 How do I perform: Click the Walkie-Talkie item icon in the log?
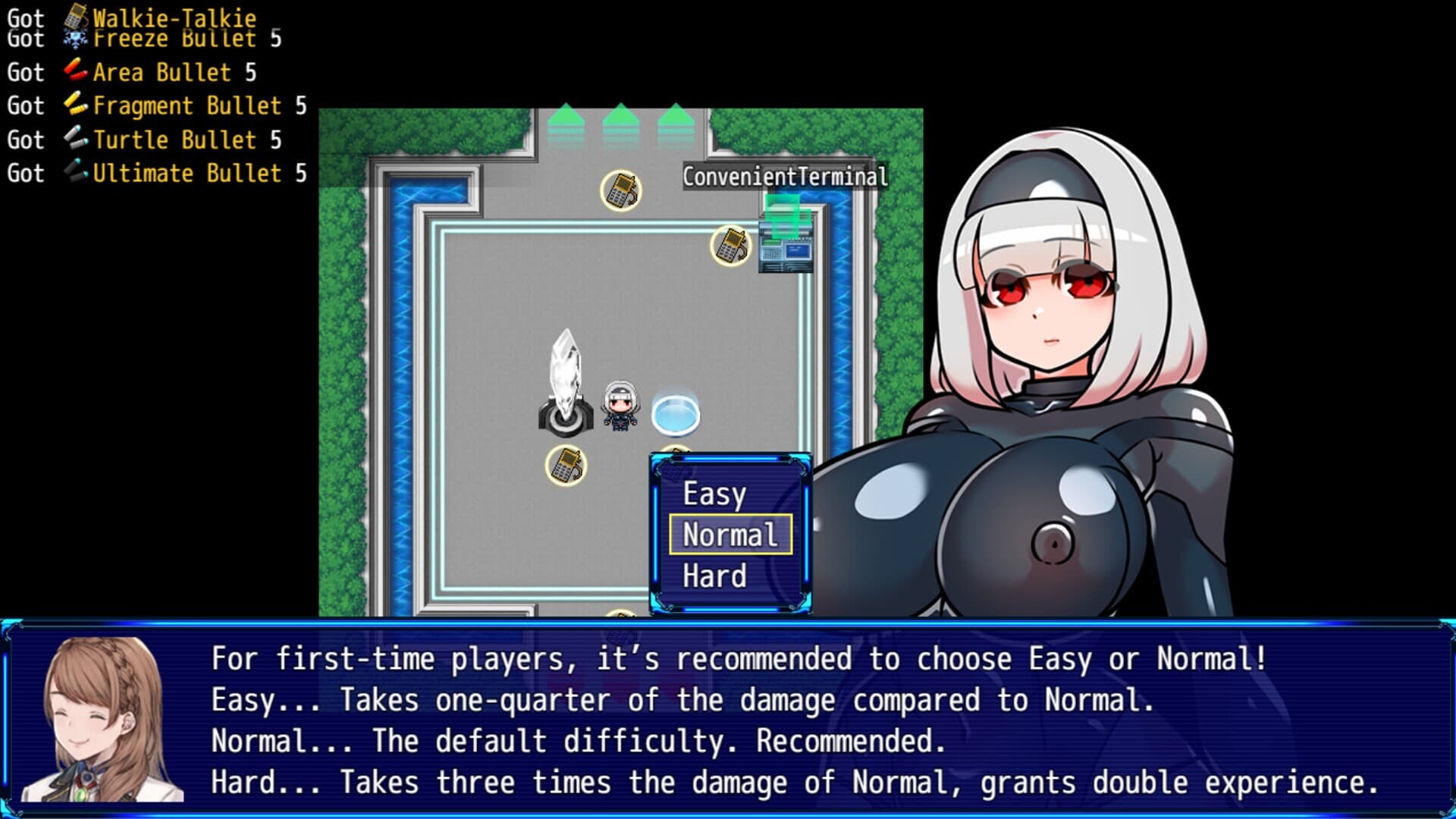[76, 15]
